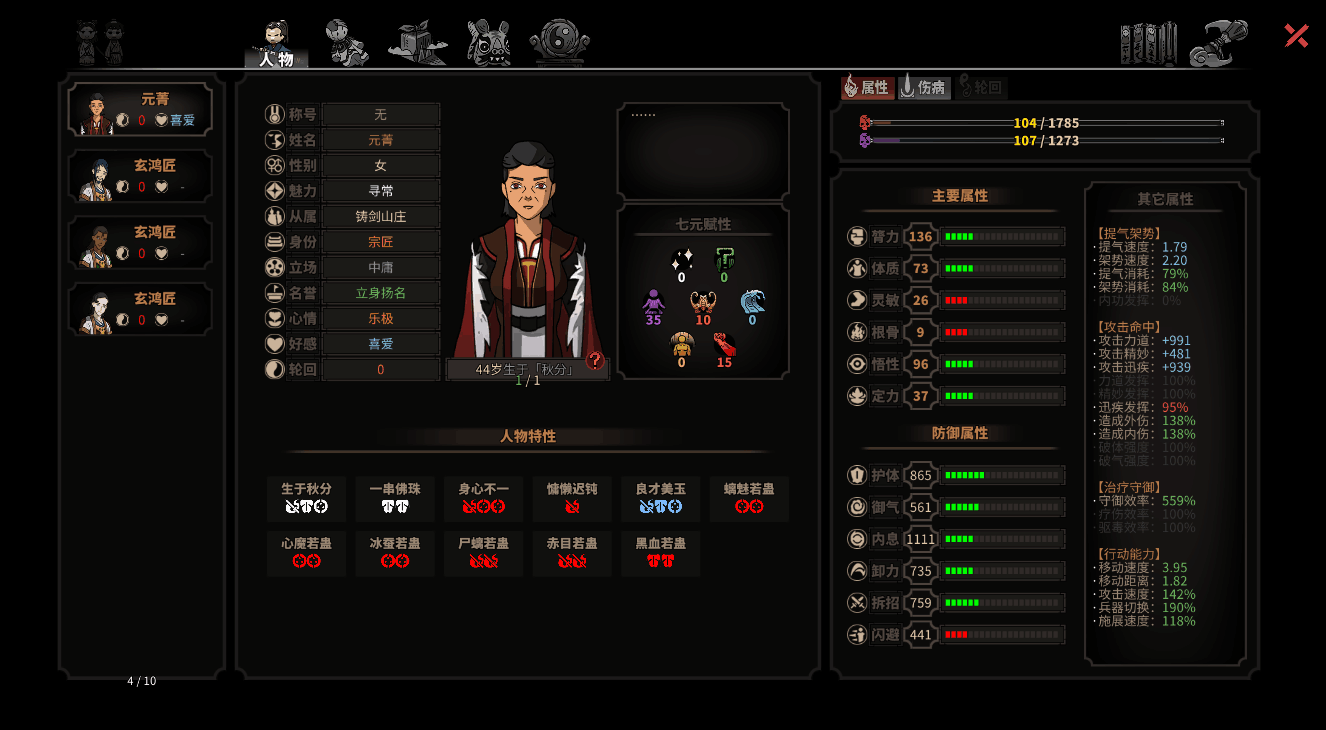Click the 从属 铸剑山庄 affiliation field

pyautogui.click(x=381, y=216)
